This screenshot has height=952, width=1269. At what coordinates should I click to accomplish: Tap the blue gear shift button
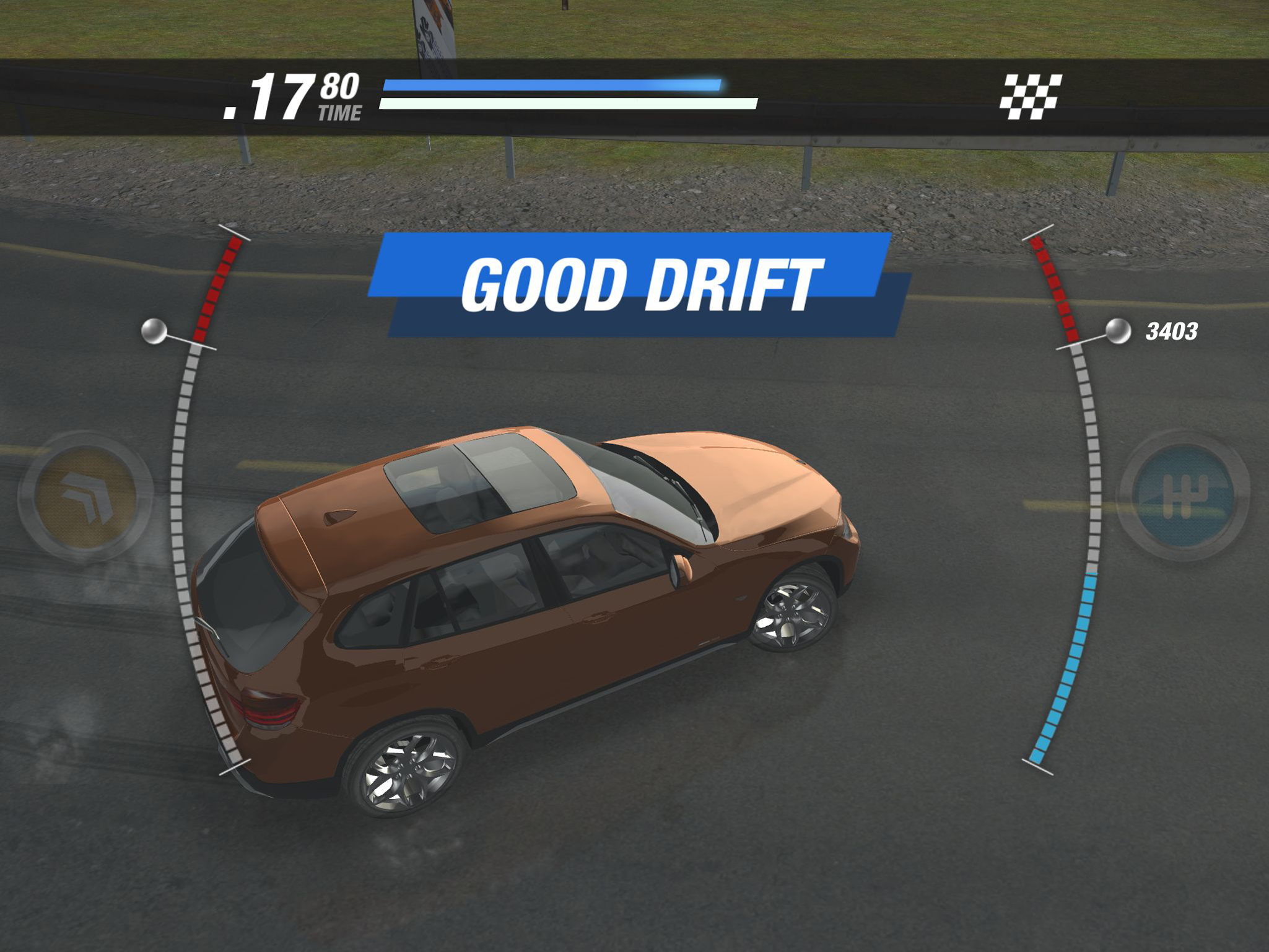point(1183,496)
